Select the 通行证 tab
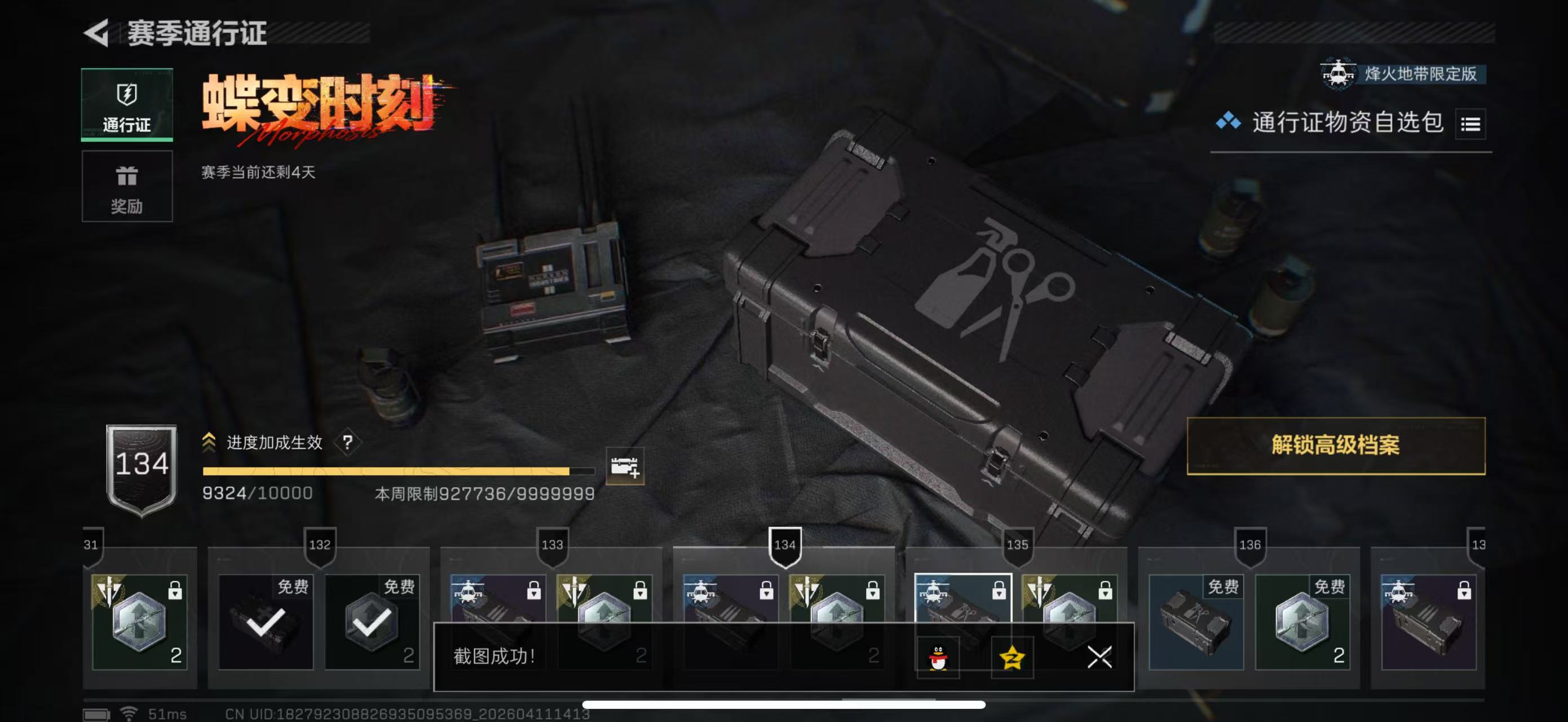1568x722 pixels. (127, 105)
